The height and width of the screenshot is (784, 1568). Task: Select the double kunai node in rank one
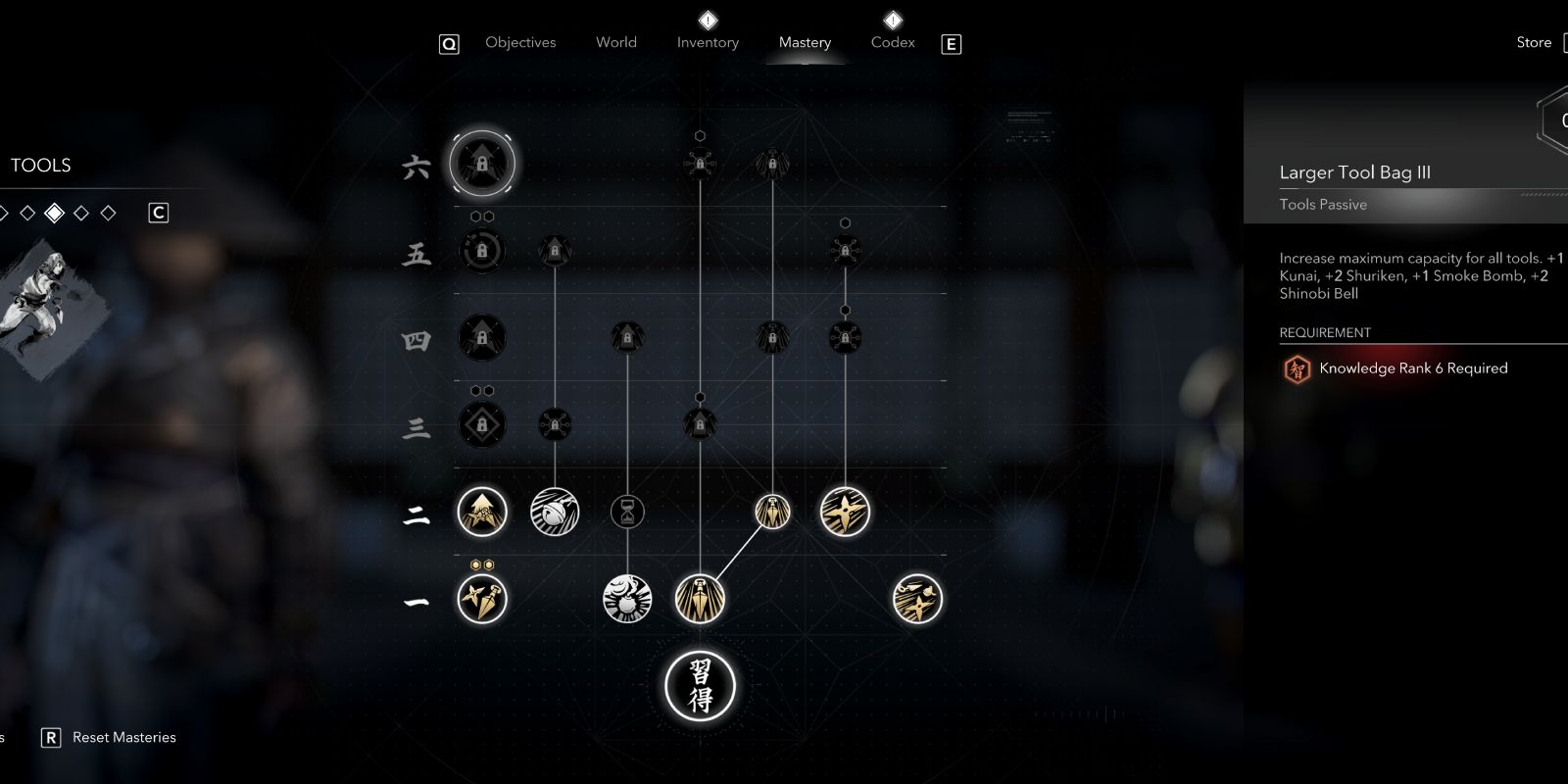click(x=482, y=599)
